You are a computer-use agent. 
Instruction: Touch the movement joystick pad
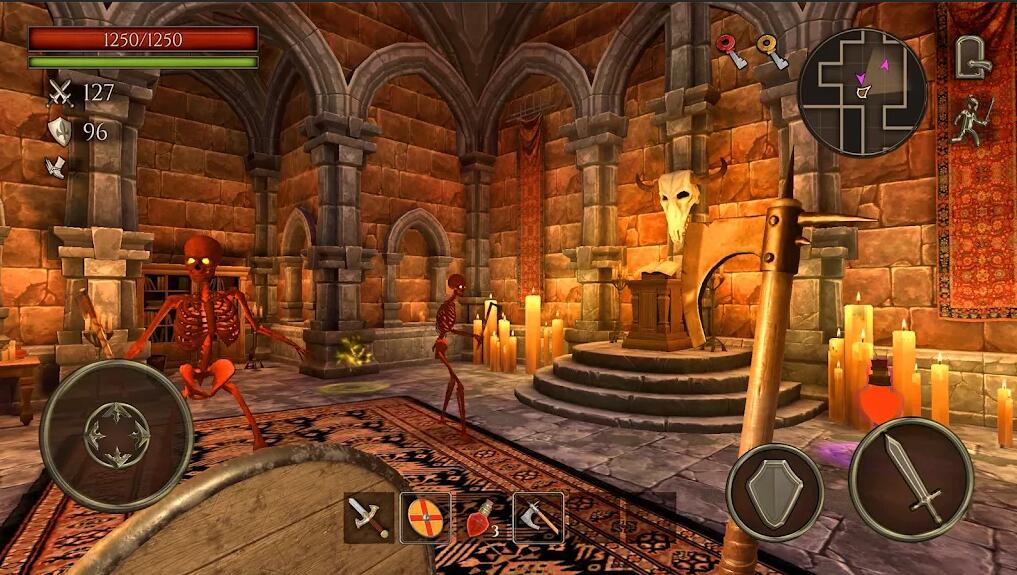116,435
